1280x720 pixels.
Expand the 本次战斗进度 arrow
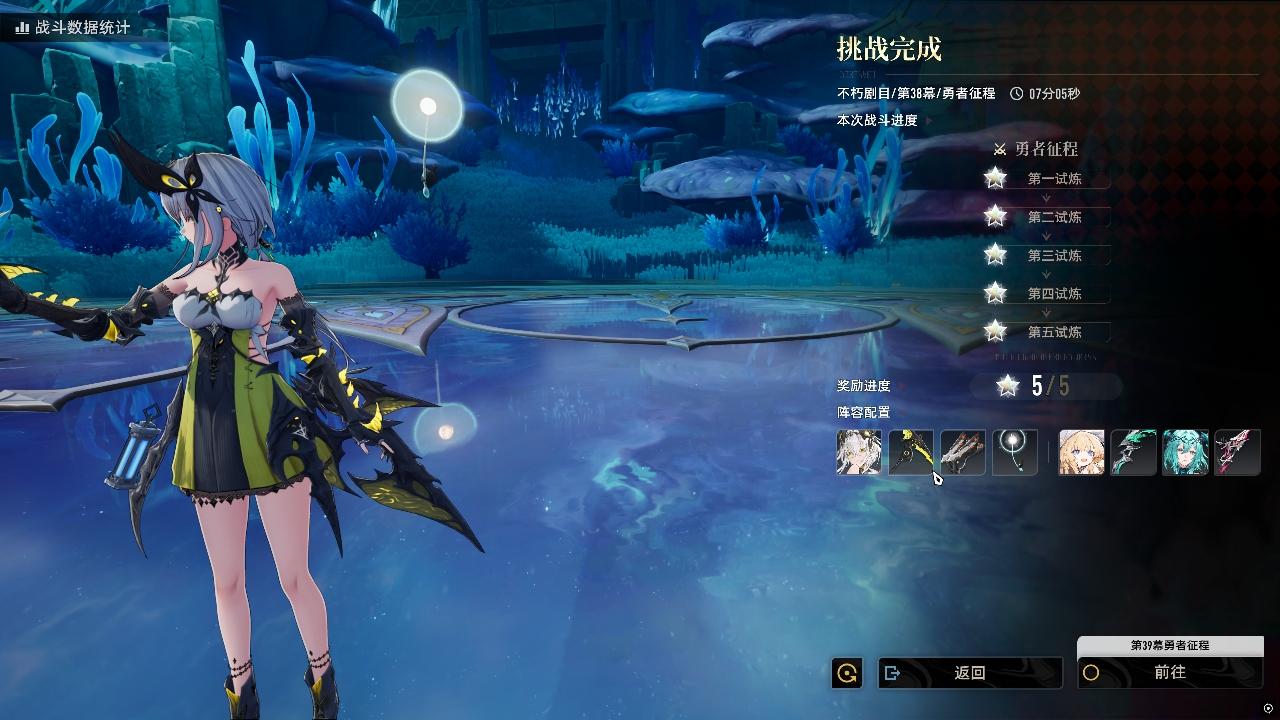[x=928, y=121]
